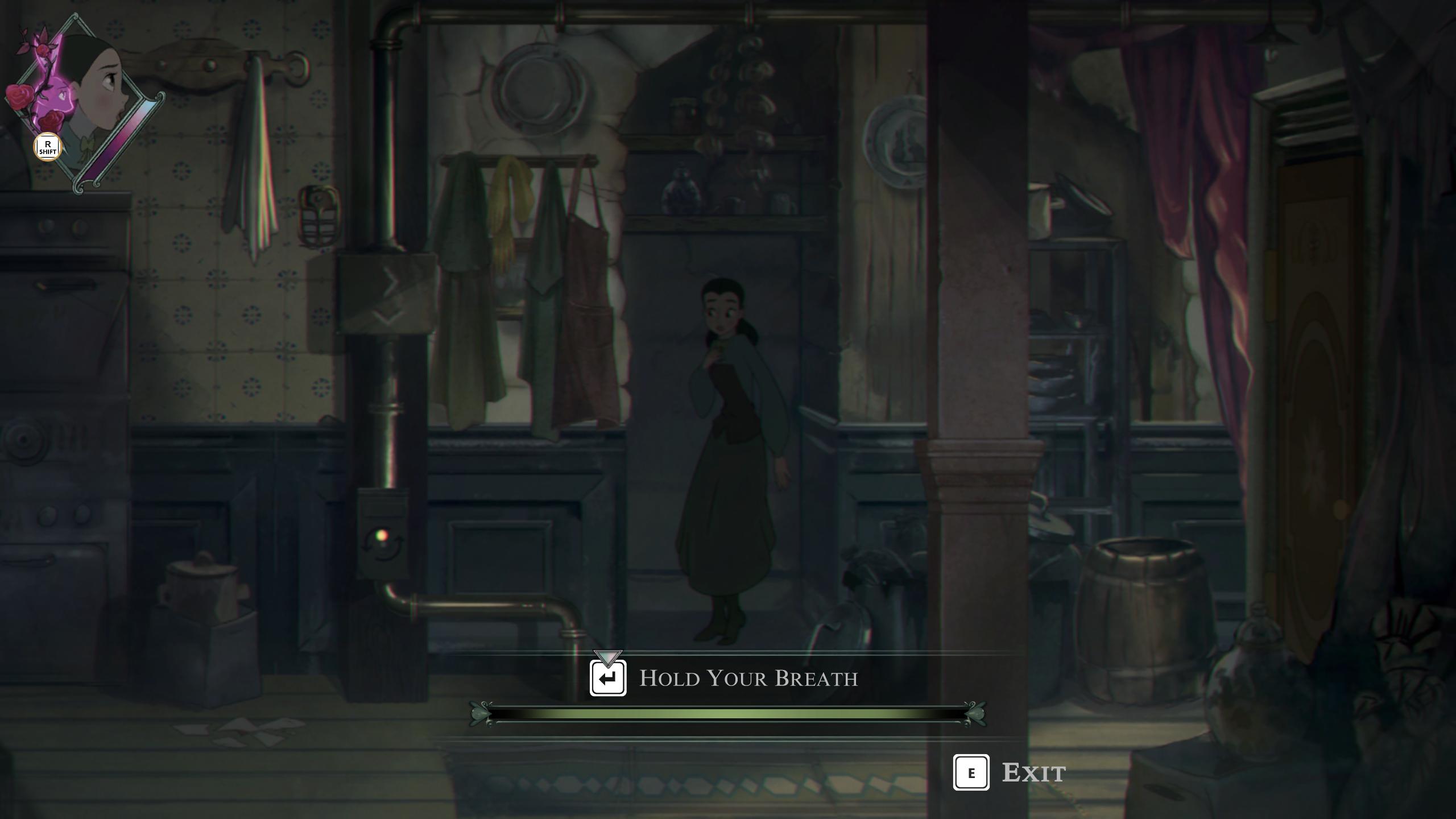Select the Hold Your Breath prompt text

(x=748, y=679)
